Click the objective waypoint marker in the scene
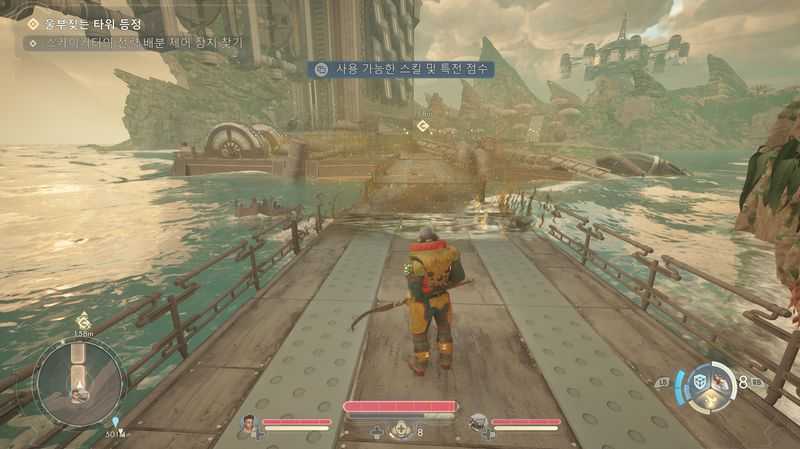The height and width of the screenshot is (449, 800). (x=423, y=125)
